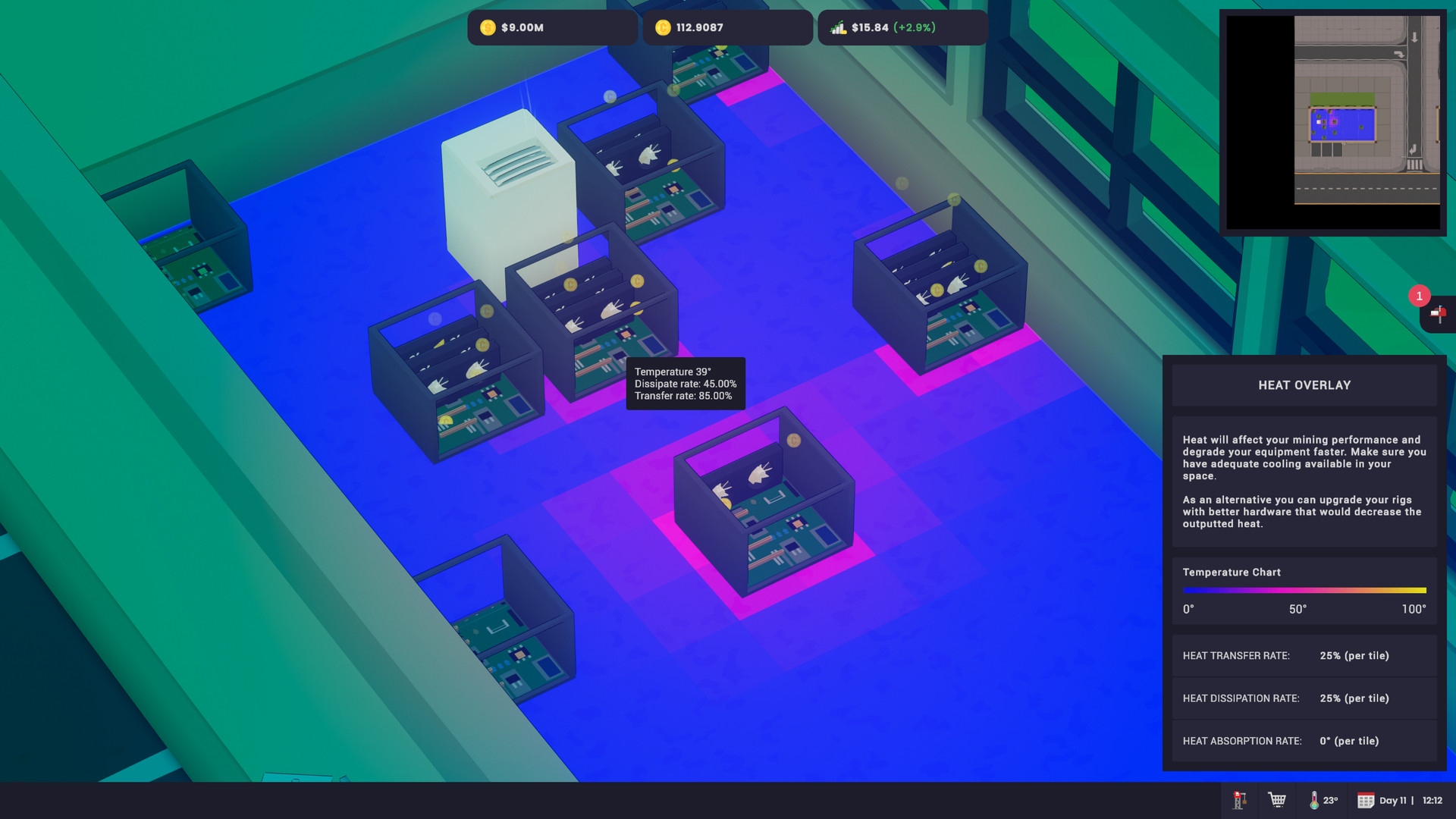The height and width of the screenshot is (819, 1456).
Task: Select the dollar cash icon showing $9.00M
Action: [x=488, y=27]
